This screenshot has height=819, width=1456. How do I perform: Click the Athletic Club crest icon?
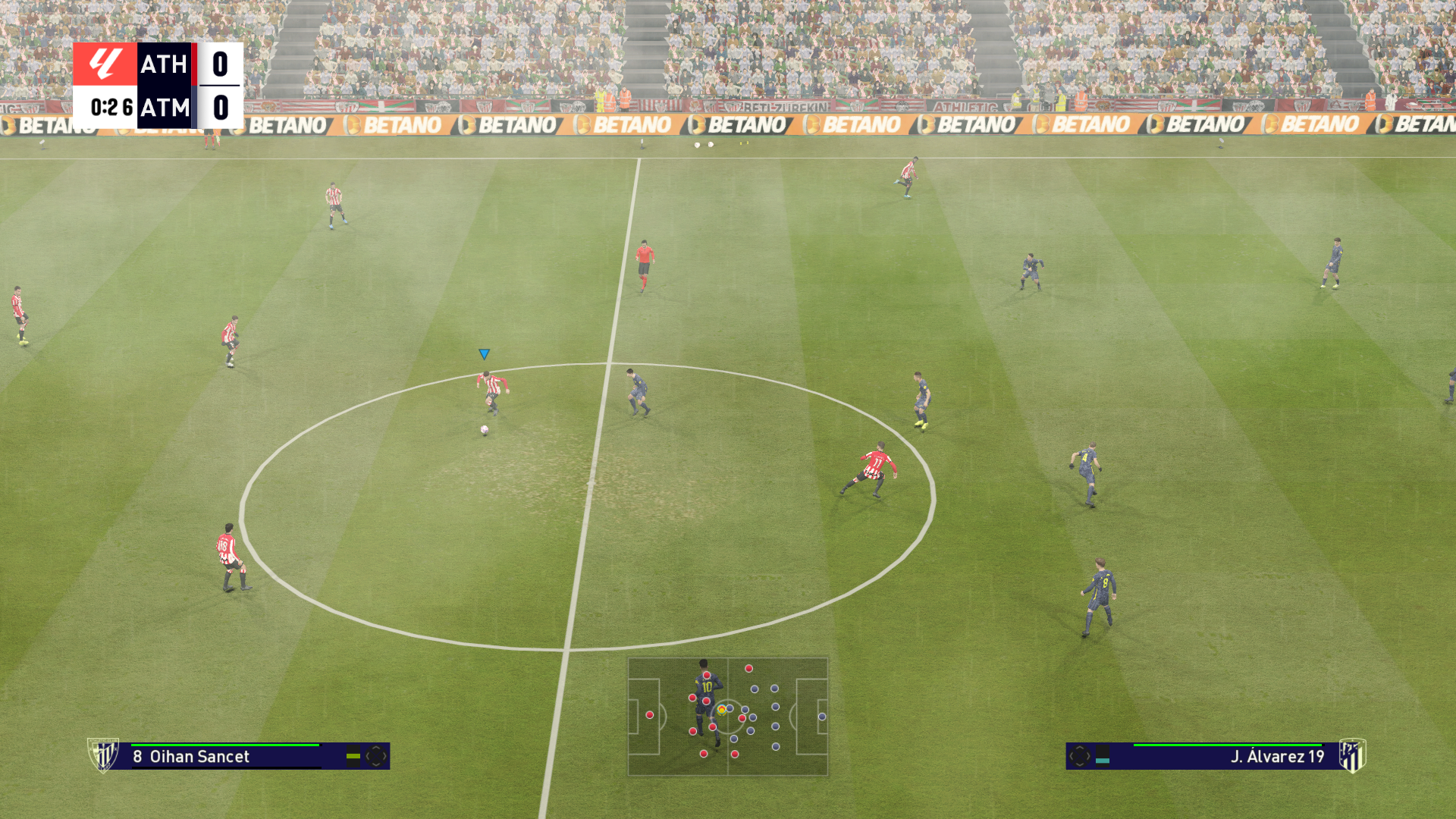point(103,755)
